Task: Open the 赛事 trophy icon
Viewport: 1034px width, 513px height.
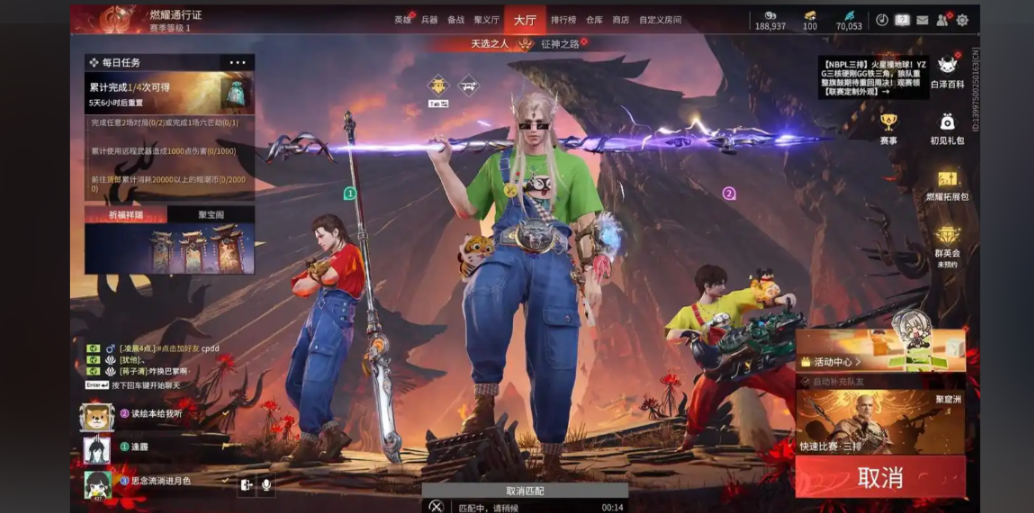Action: [888, 128]
